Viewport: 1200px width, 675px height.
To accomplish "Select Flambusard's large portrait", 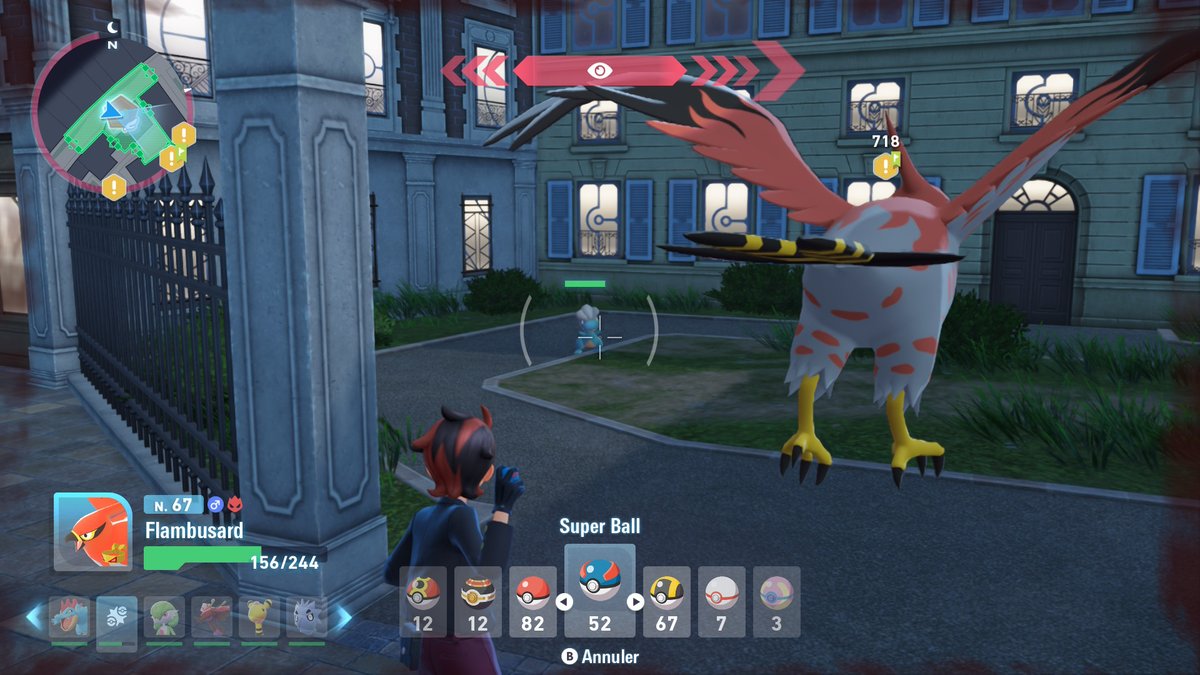I will [92, 531].
